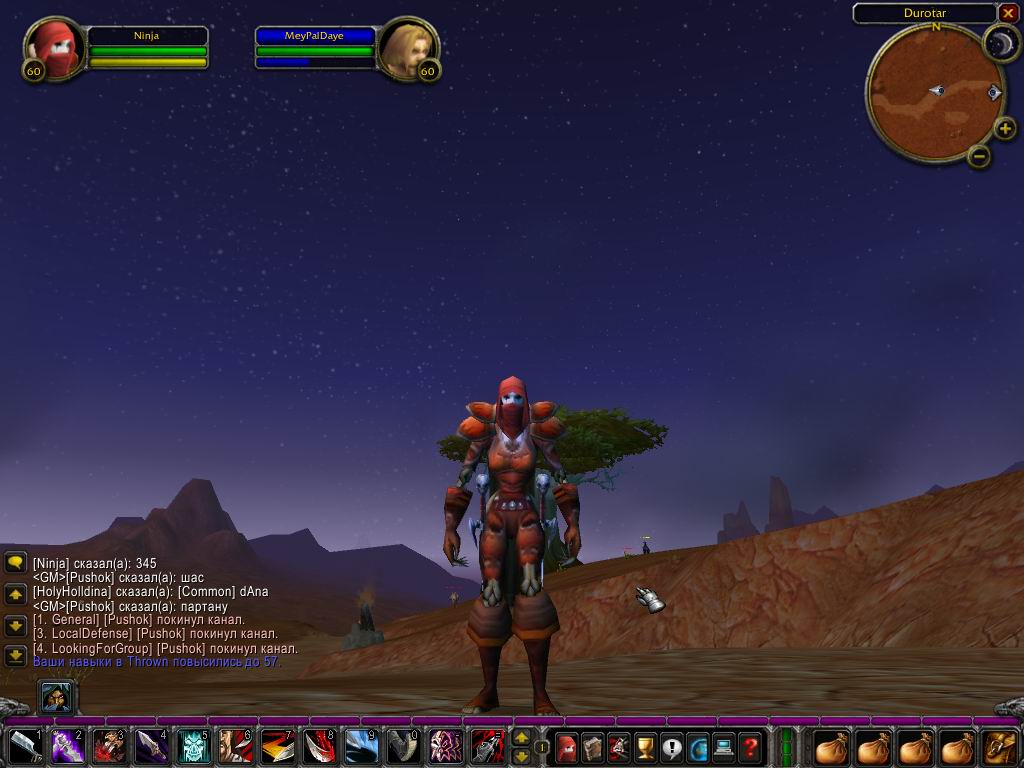The height and width of the screenshot is (768, 1024).
Task: Open help with the red question mark
Action: (749, 746)
